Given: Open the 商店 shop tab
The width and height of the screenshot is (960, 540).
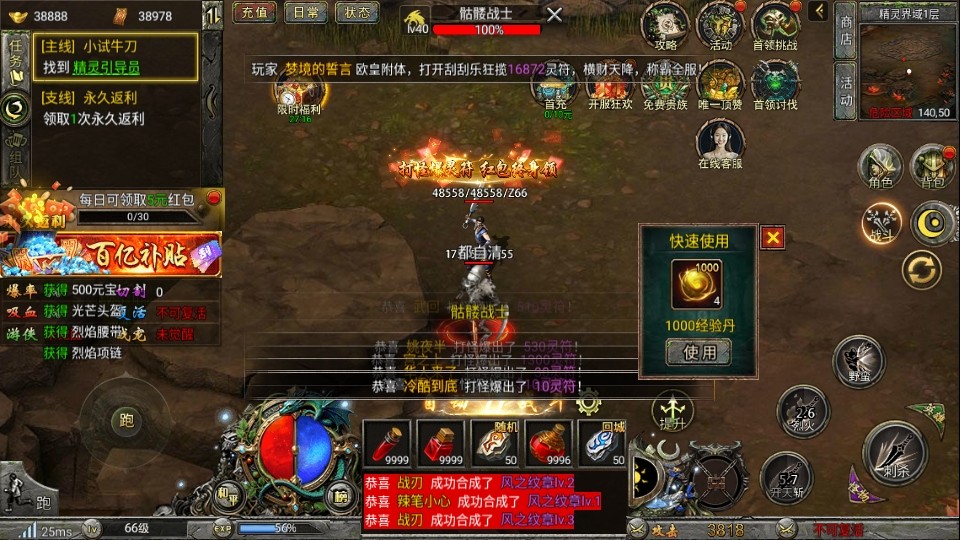Looking at the screenshot, I should coord(846,29).
